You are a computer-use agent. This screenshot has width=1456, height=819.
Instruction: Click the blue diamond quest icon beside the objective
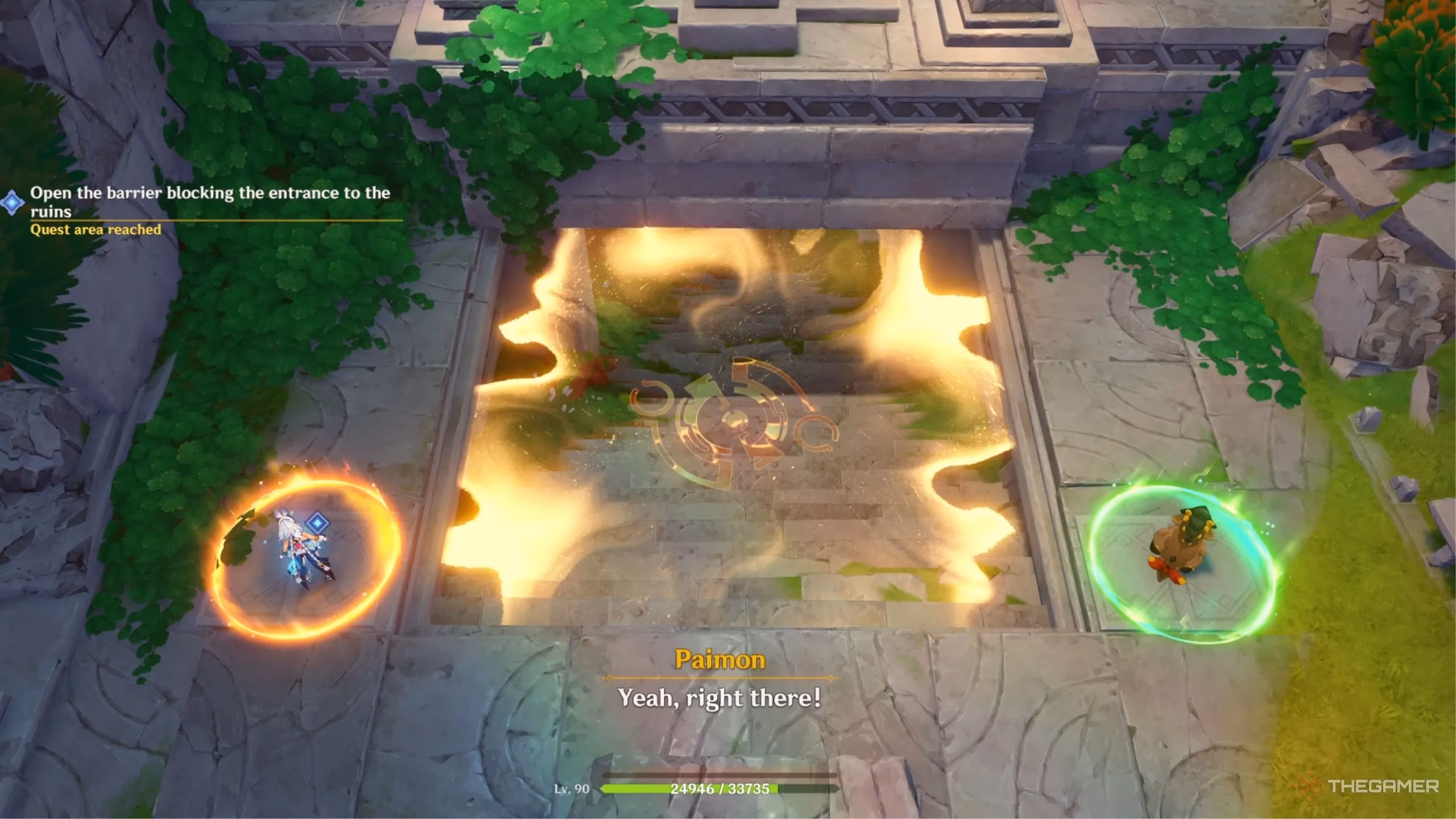pyautogui.click(x=12, y=202)
